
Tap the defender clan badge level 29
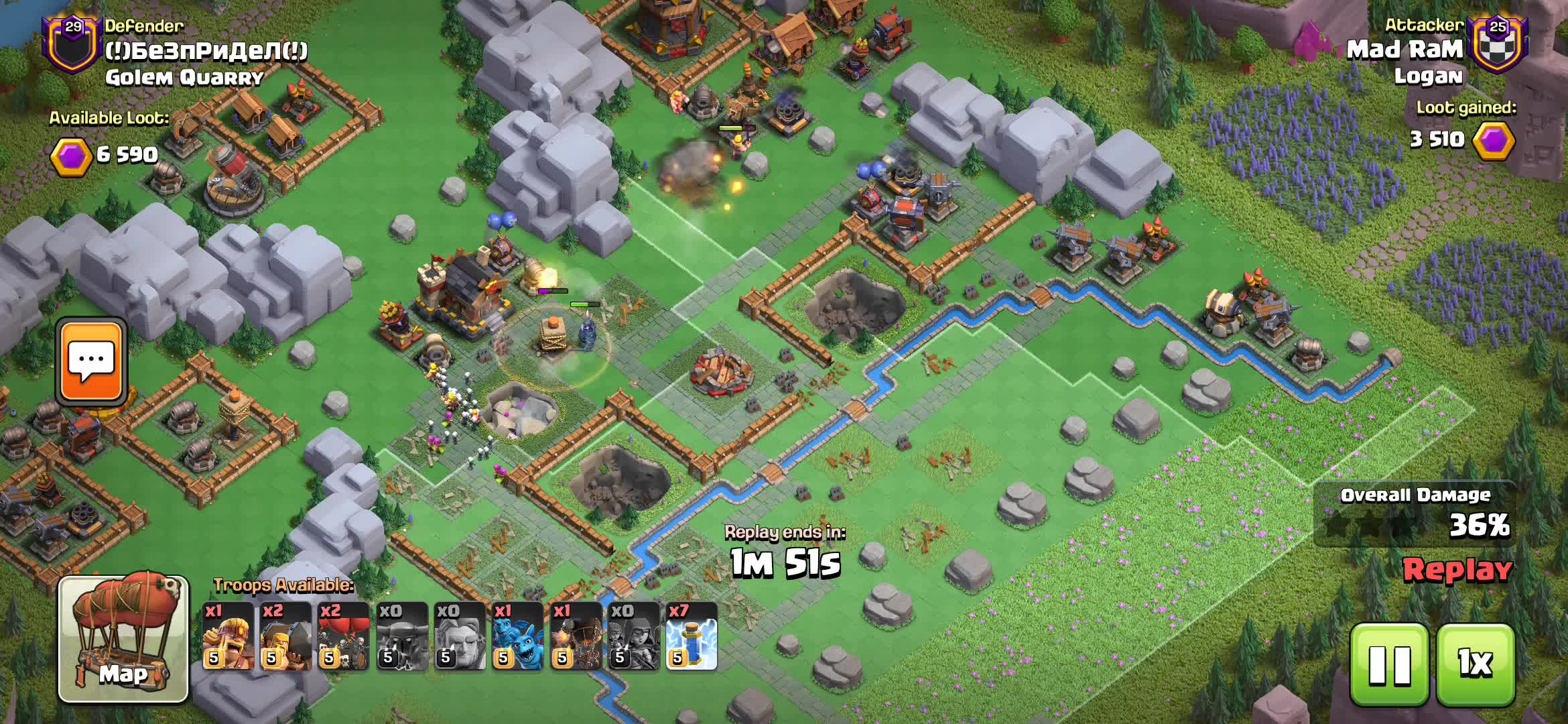(72, 44)
